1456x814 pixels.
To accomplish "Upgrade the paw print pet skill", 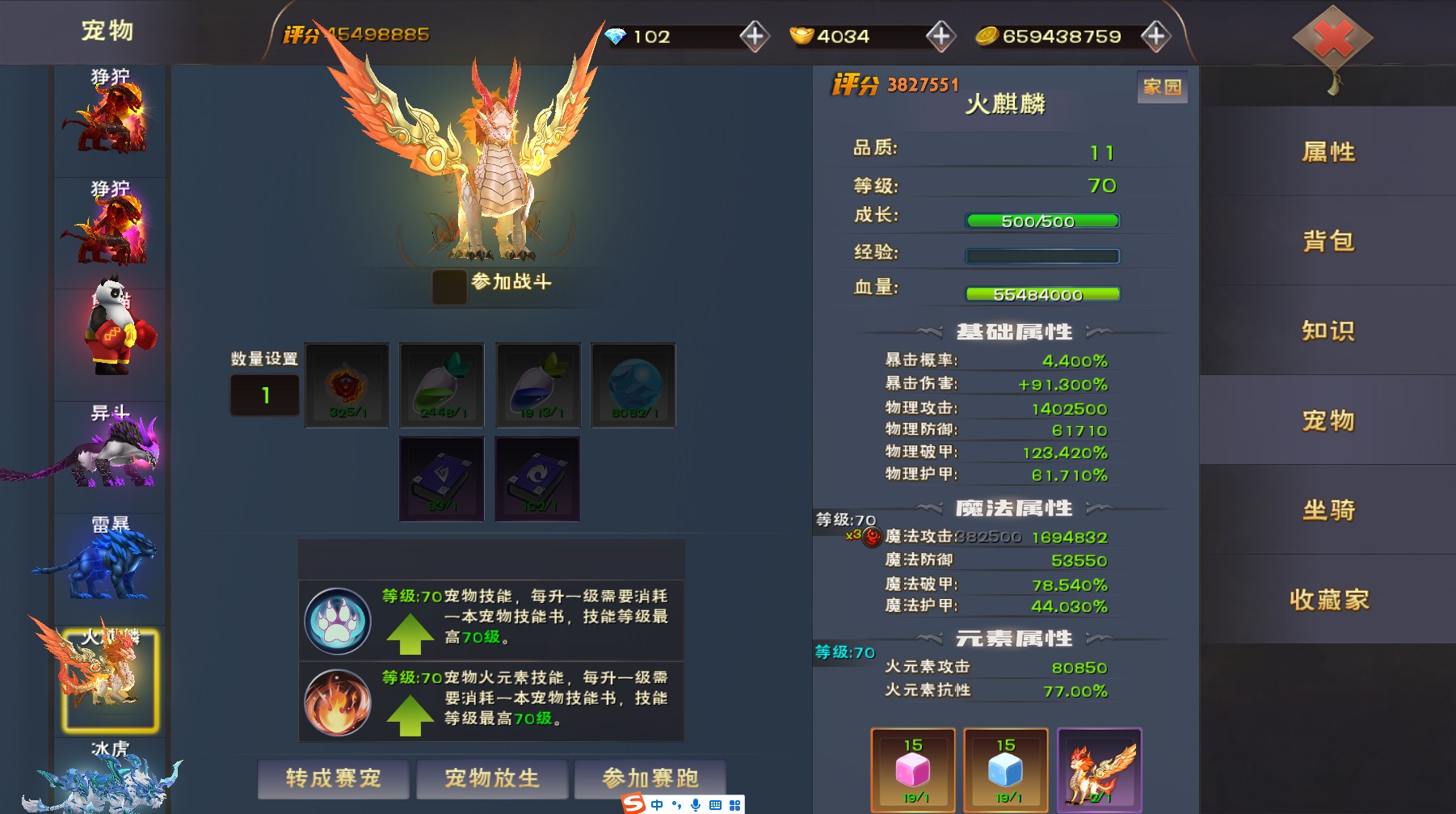I will tap(410, 634).
